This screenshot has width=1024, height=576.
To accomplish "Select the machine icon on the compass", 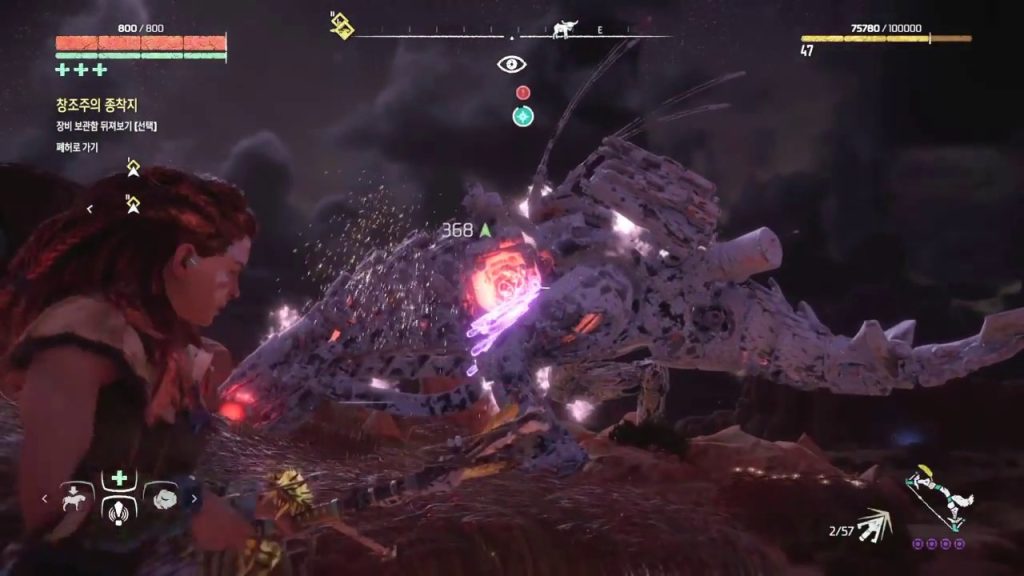I will point(565,29).
